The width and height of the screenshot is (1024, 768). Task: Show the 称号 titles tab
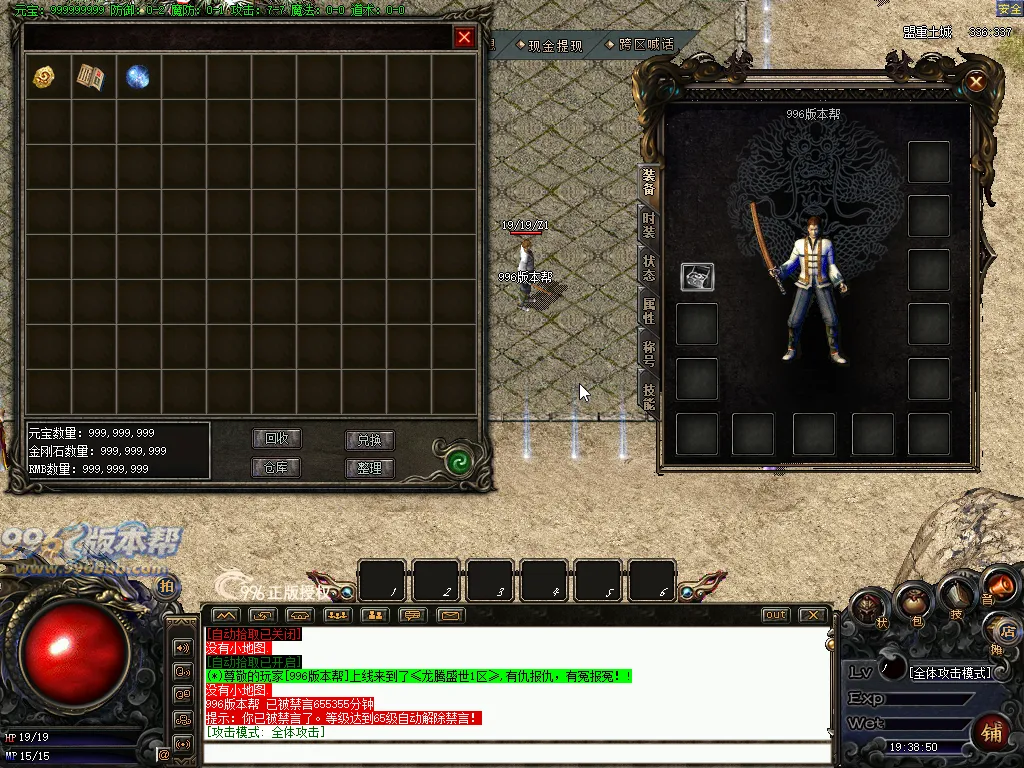point(649,353)
